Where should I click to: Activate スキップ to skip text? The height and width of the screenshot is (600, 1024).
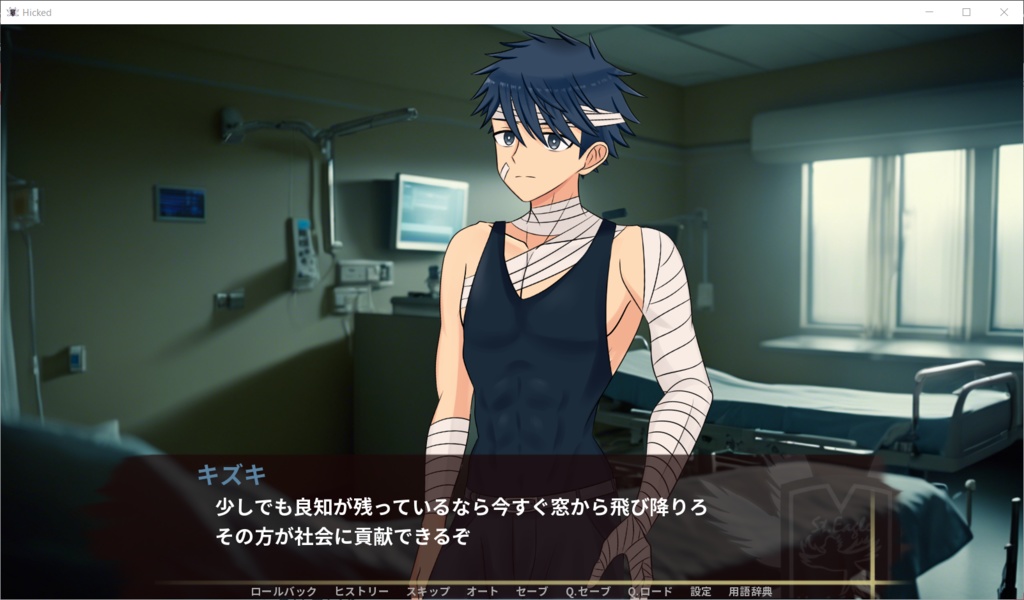(428, 592)
